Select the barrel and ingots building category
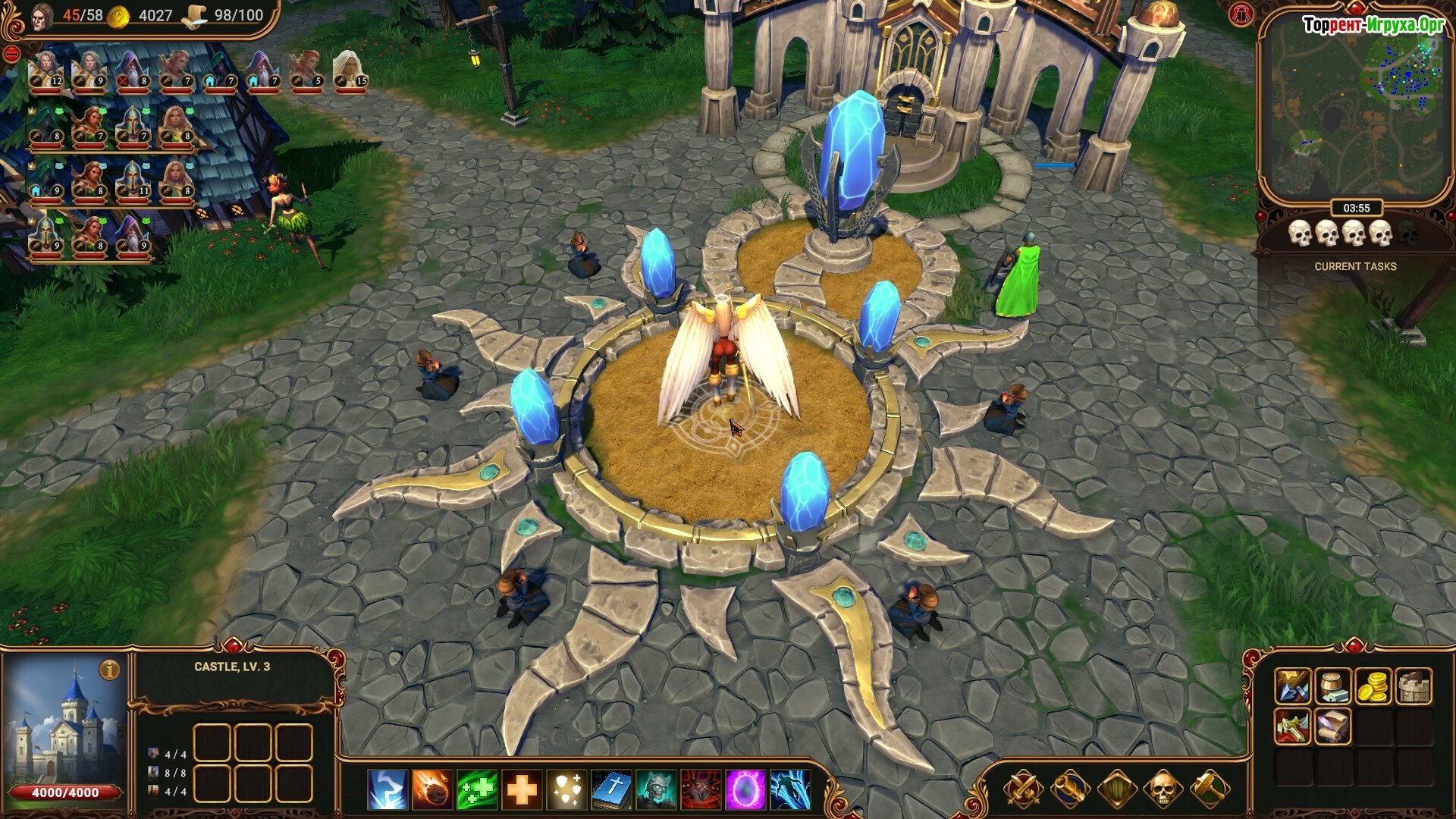The image size is (1456, 819). click(1332, 686)
